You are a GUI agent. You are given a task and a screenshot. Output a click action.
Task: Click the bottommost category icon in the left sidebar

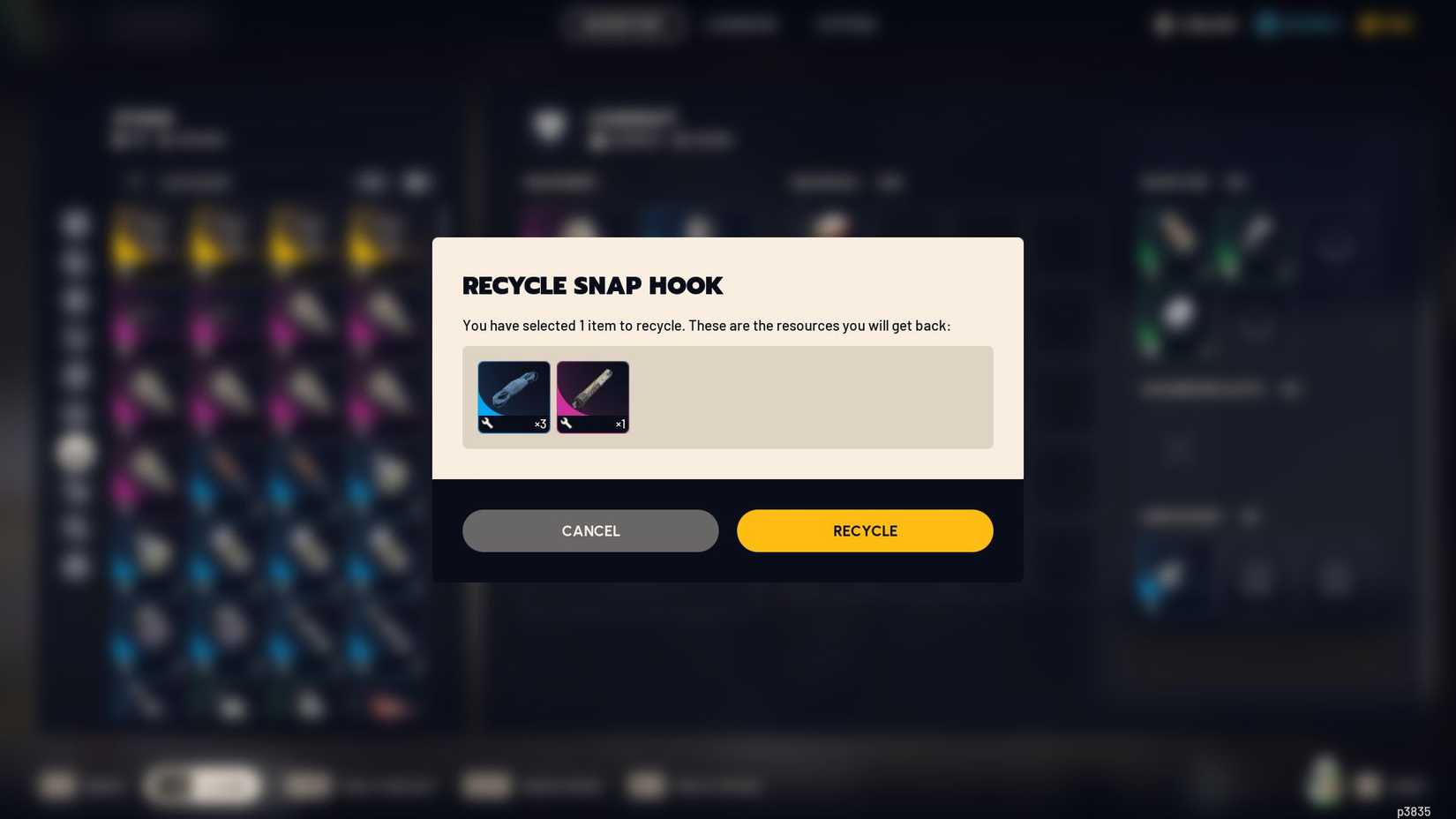click(75, 567)
